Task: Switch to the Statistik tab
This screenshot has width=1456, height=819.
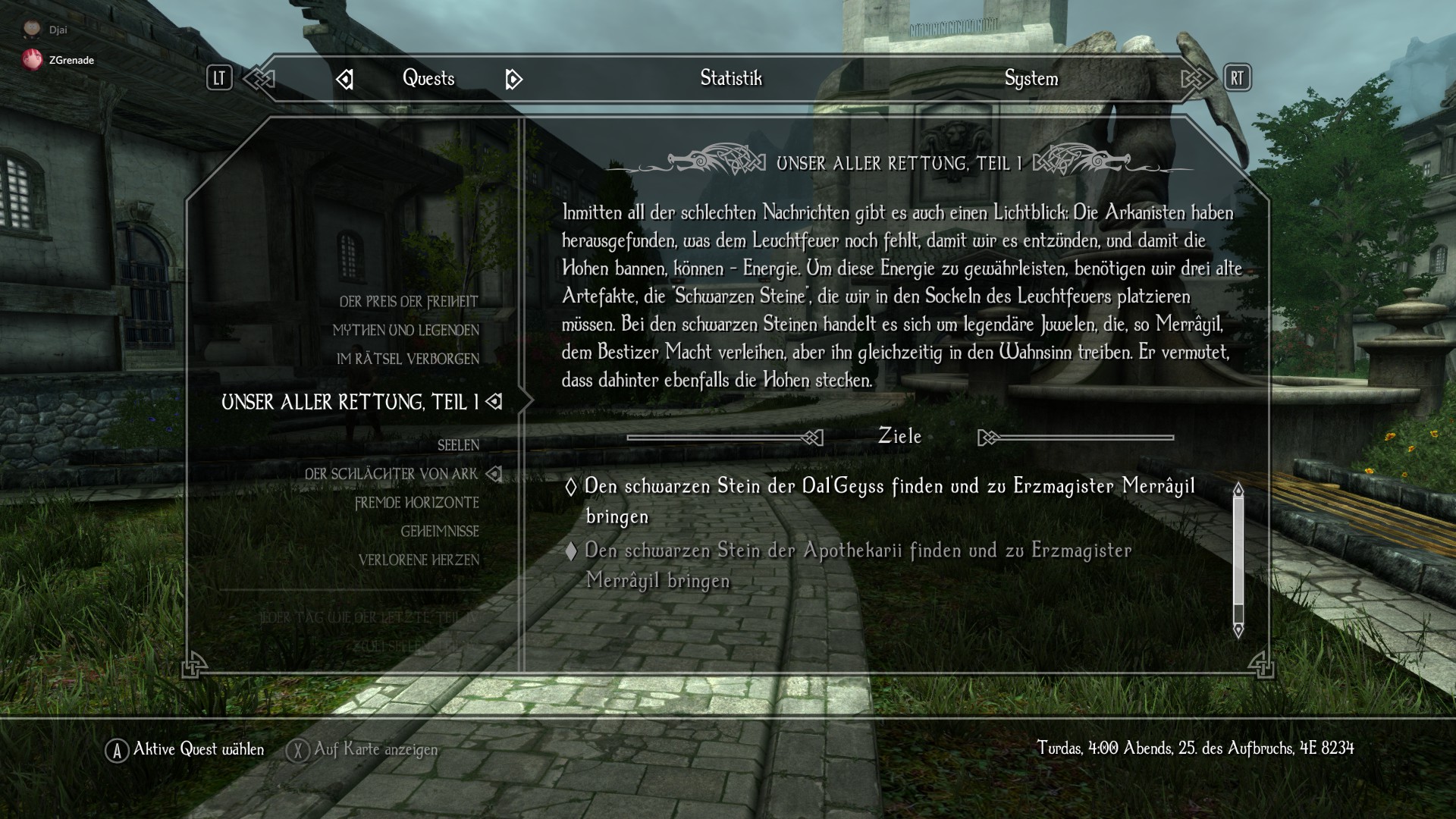Action: coord(730,78)
